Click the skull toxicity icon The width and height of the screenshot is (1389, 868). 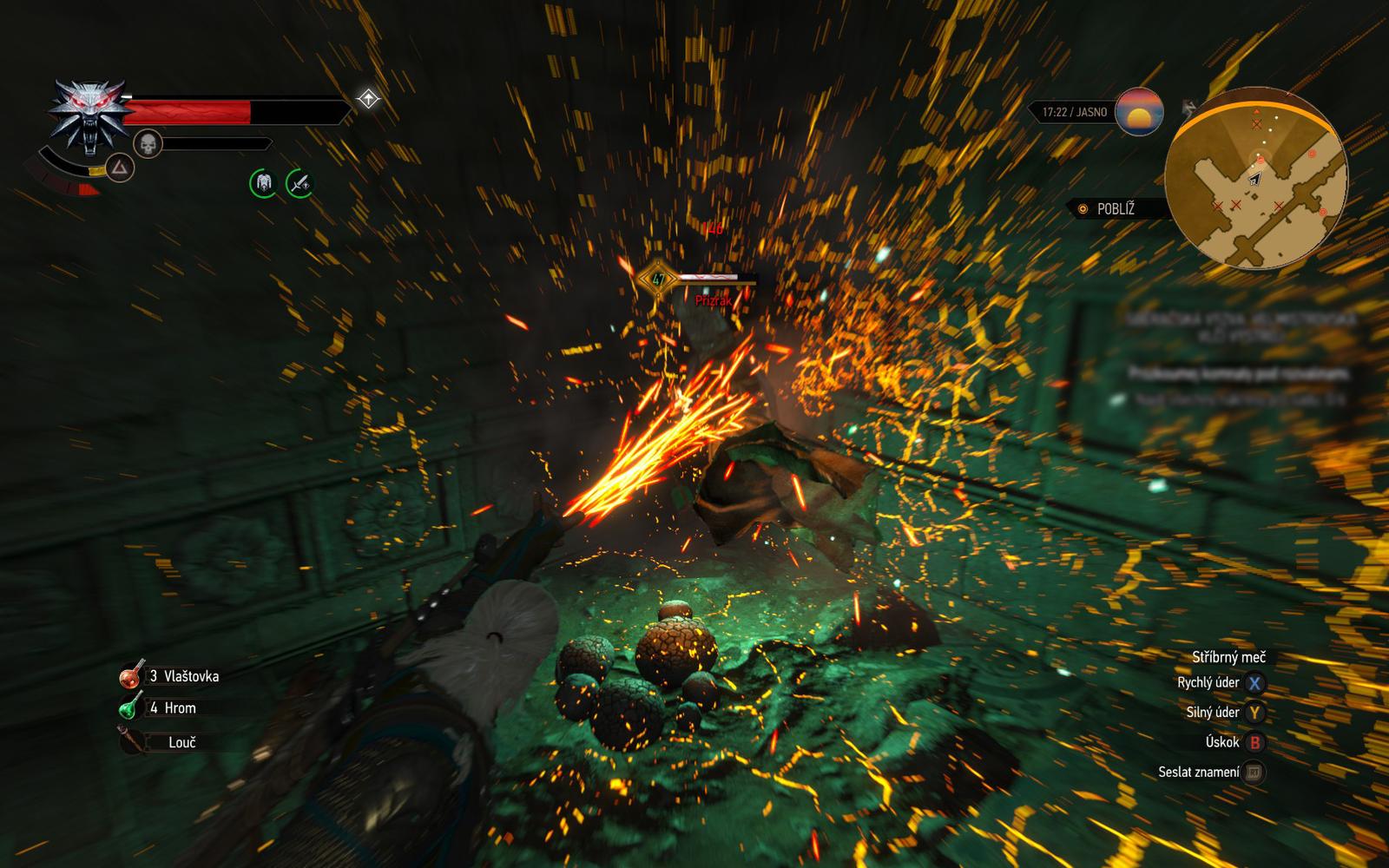(148, 144)
